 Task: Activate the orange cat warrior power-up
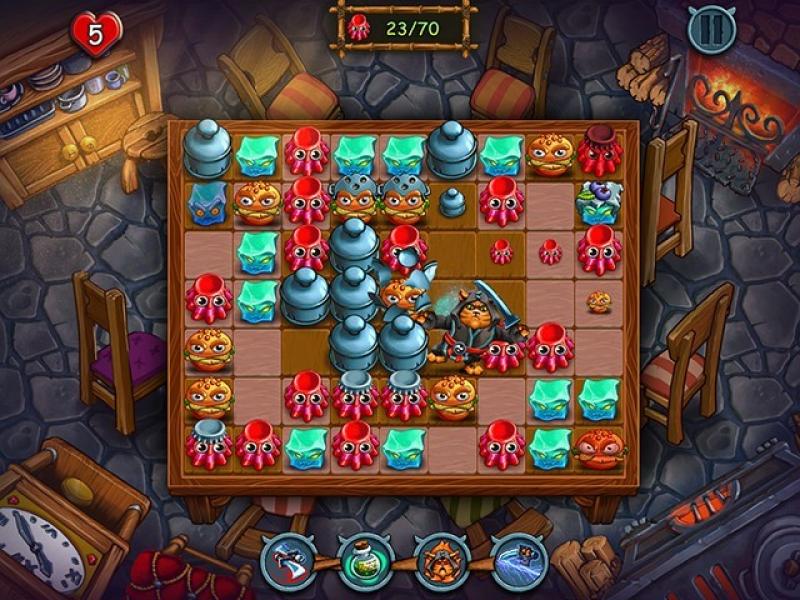[438, 559]
